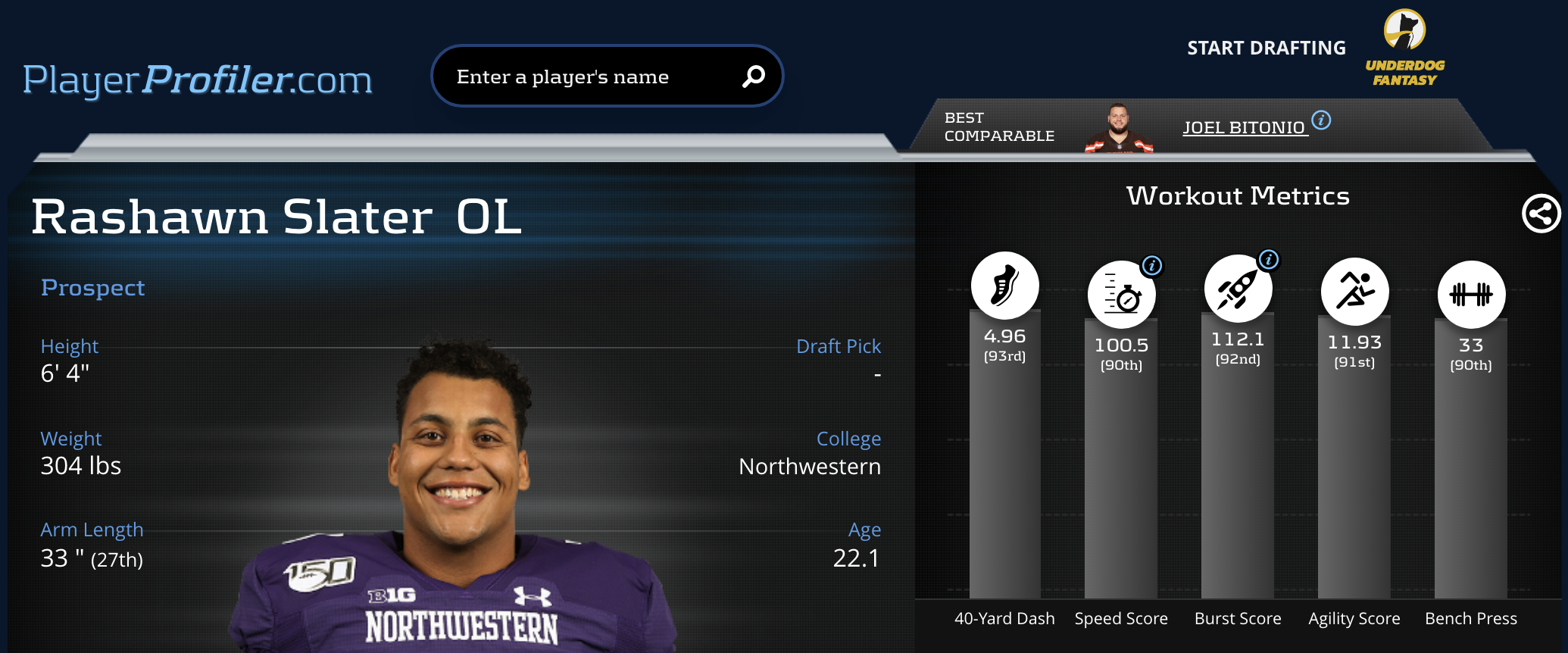Open the PlayerProfiler.com home logo
Viewport: 1568px width, 653px height.
click(x=197, y=80)
